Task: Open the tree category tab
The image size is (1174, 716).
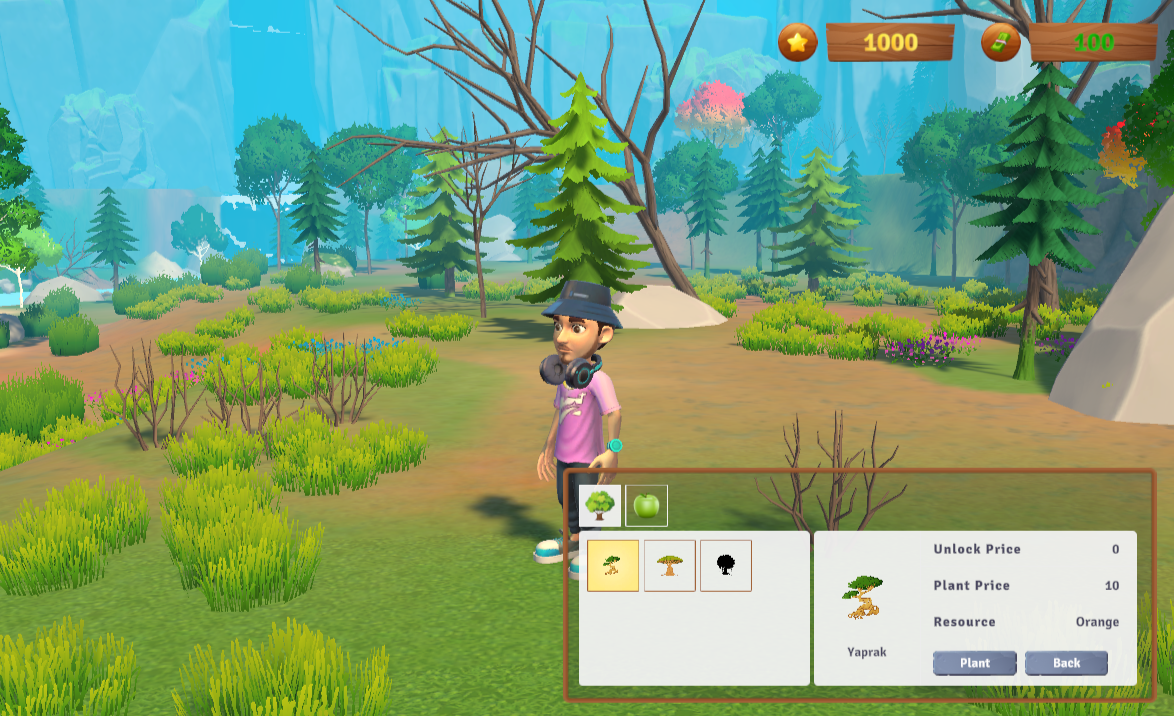Action: (600, 506)
